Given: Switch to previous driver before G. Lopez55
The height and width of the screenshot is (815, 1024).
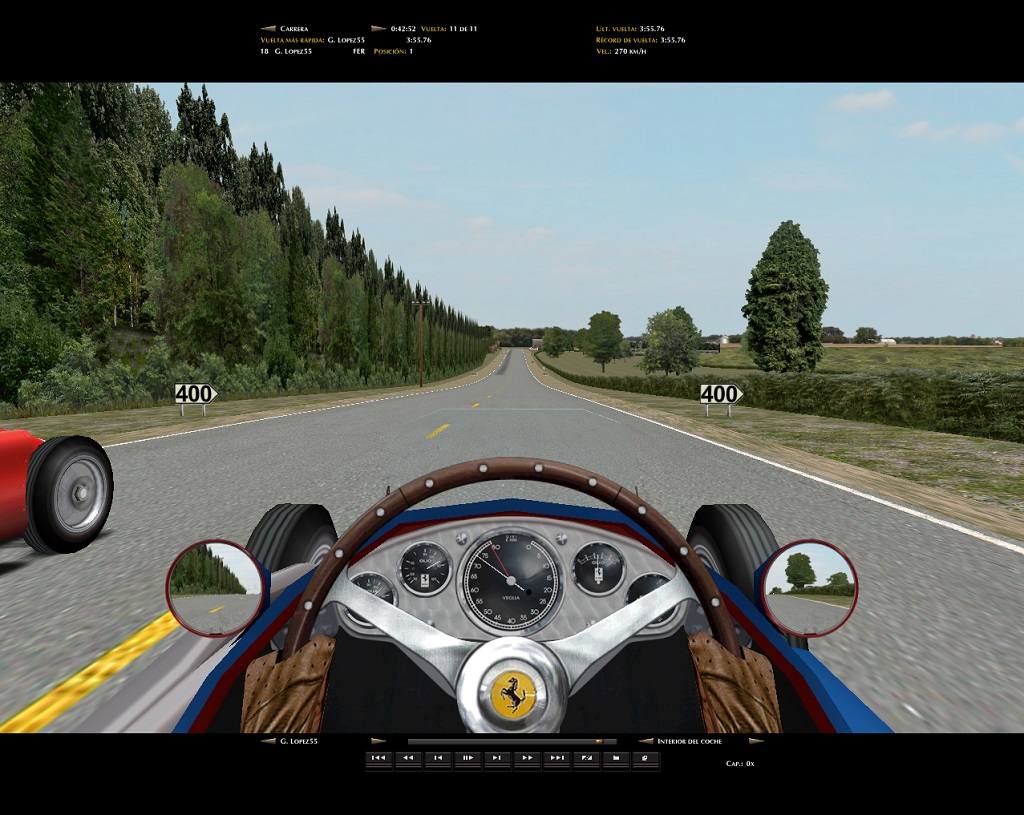Looking at the screenshot, I should 267,741.
